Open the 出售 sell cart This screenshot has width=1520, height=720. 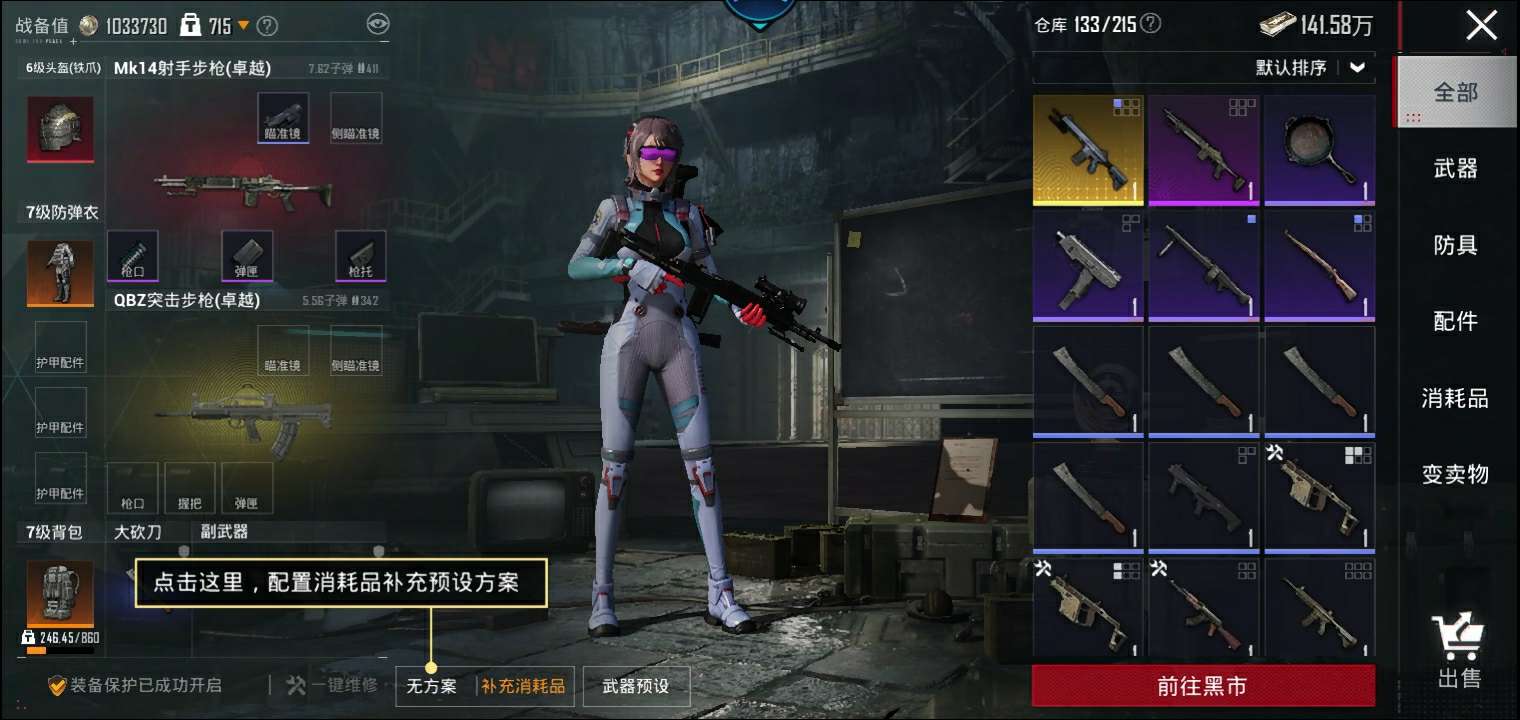click(1458, 650)
